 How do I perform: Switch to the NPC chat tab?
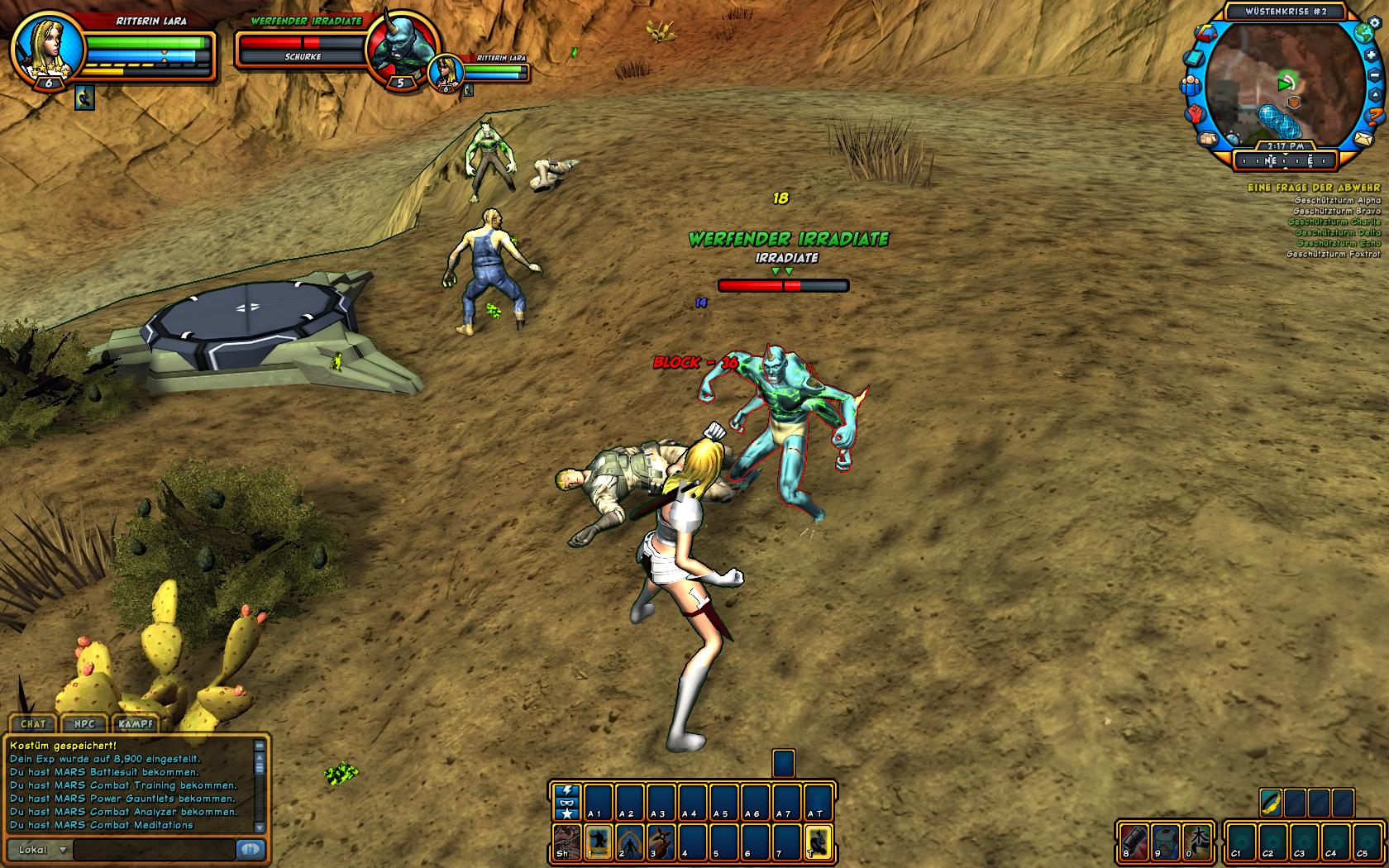pyautogui.click(x=84, y=723)
